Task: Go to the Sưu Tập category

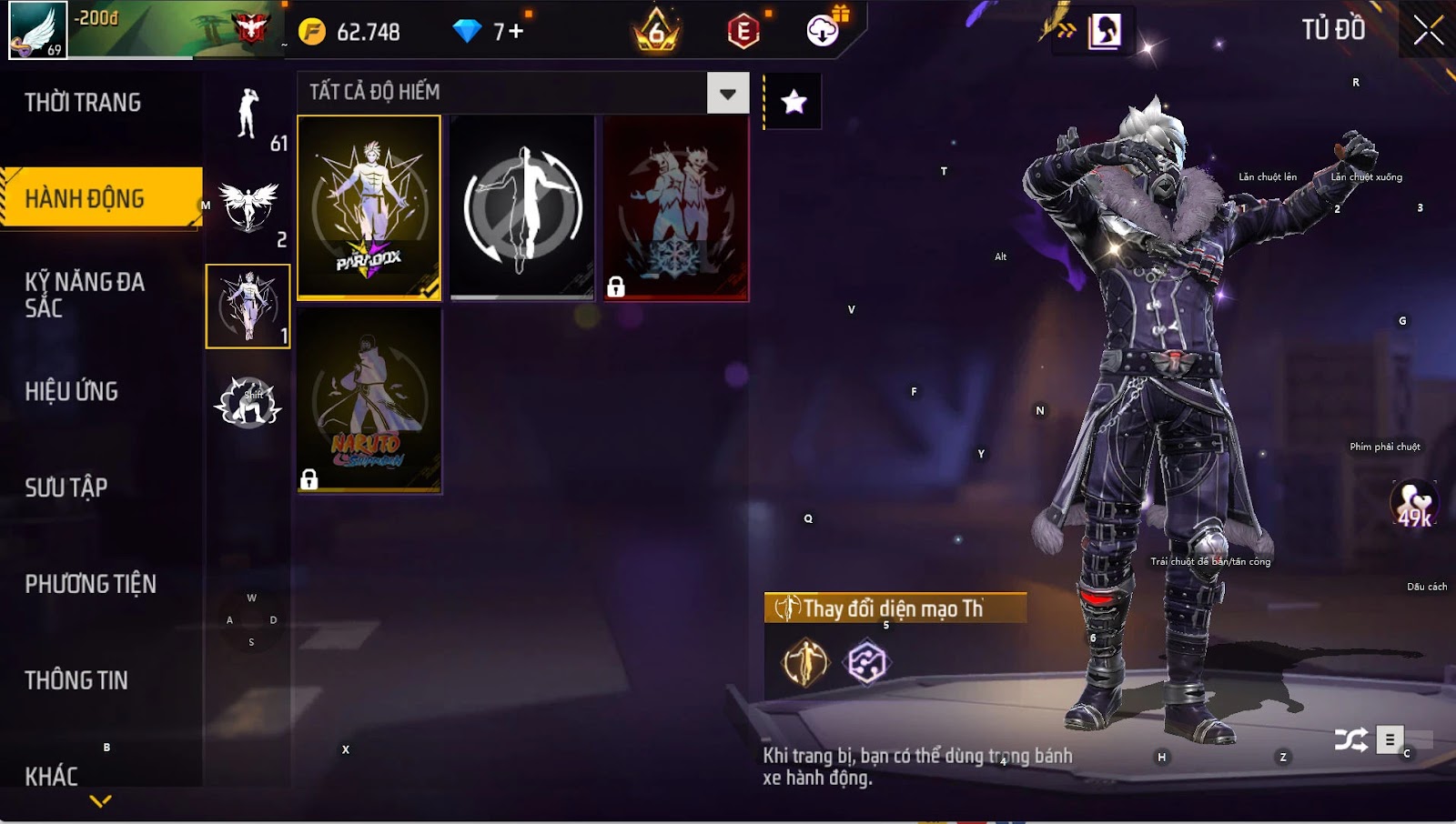Action: coord(66,487)
